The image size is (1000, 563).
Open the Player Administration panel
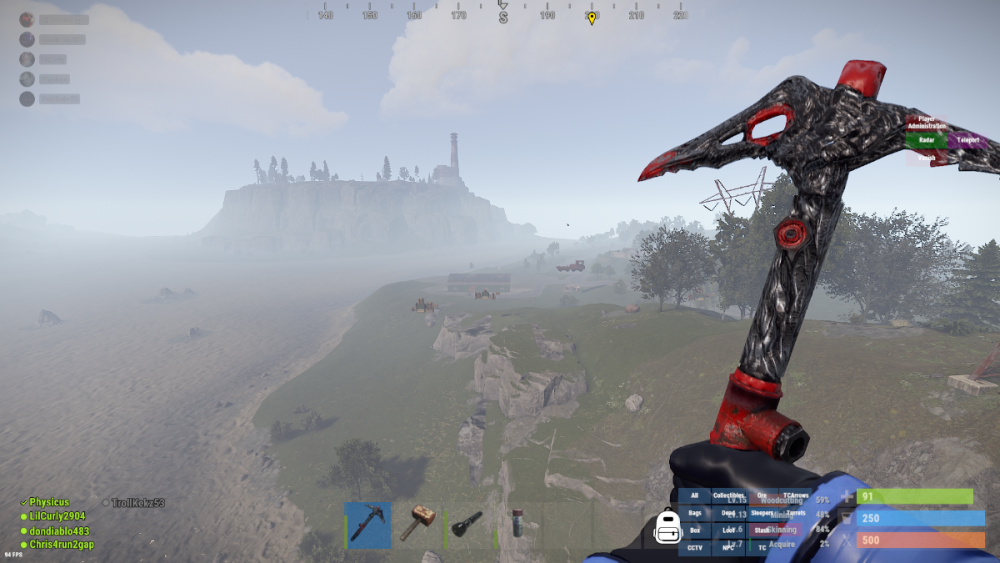point(927,124)
